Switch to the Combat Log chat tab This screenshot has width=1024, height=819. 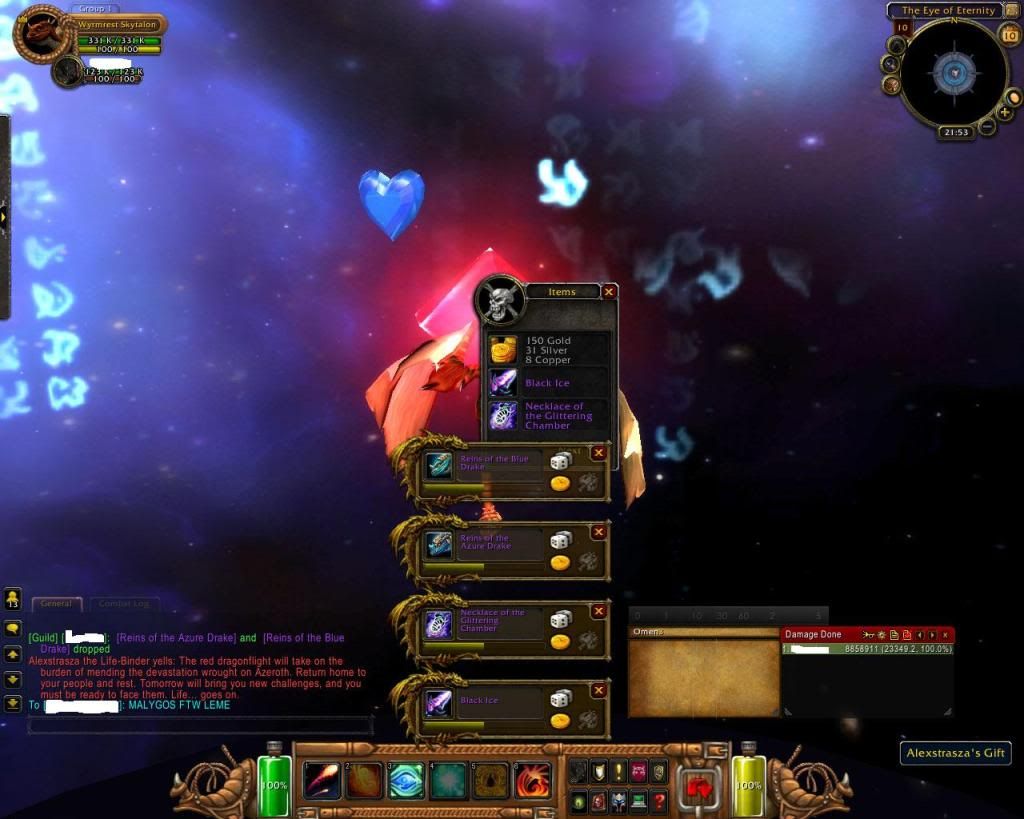pos(126,604)
